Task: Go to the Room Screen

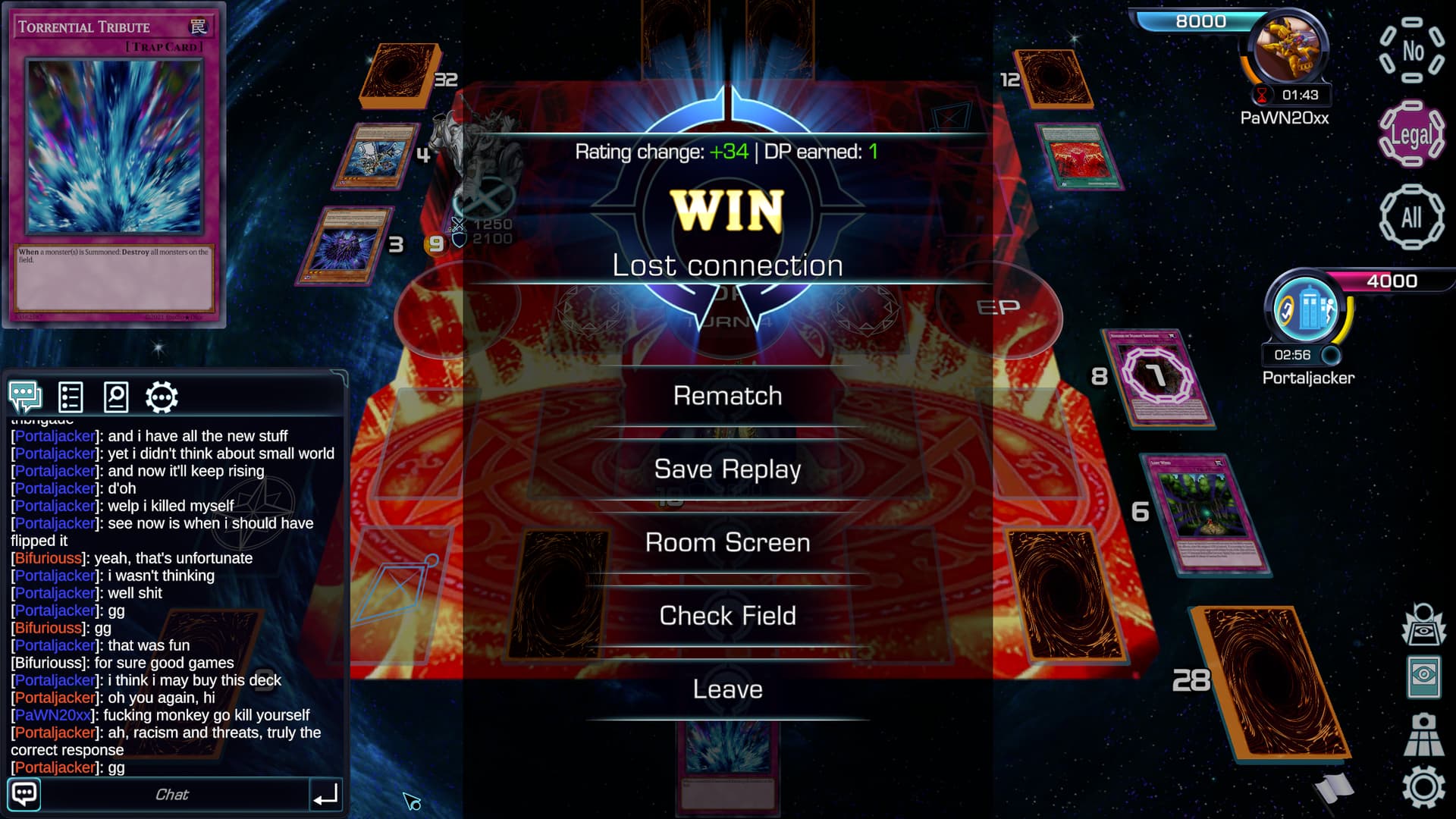Action: coord(727,543)
